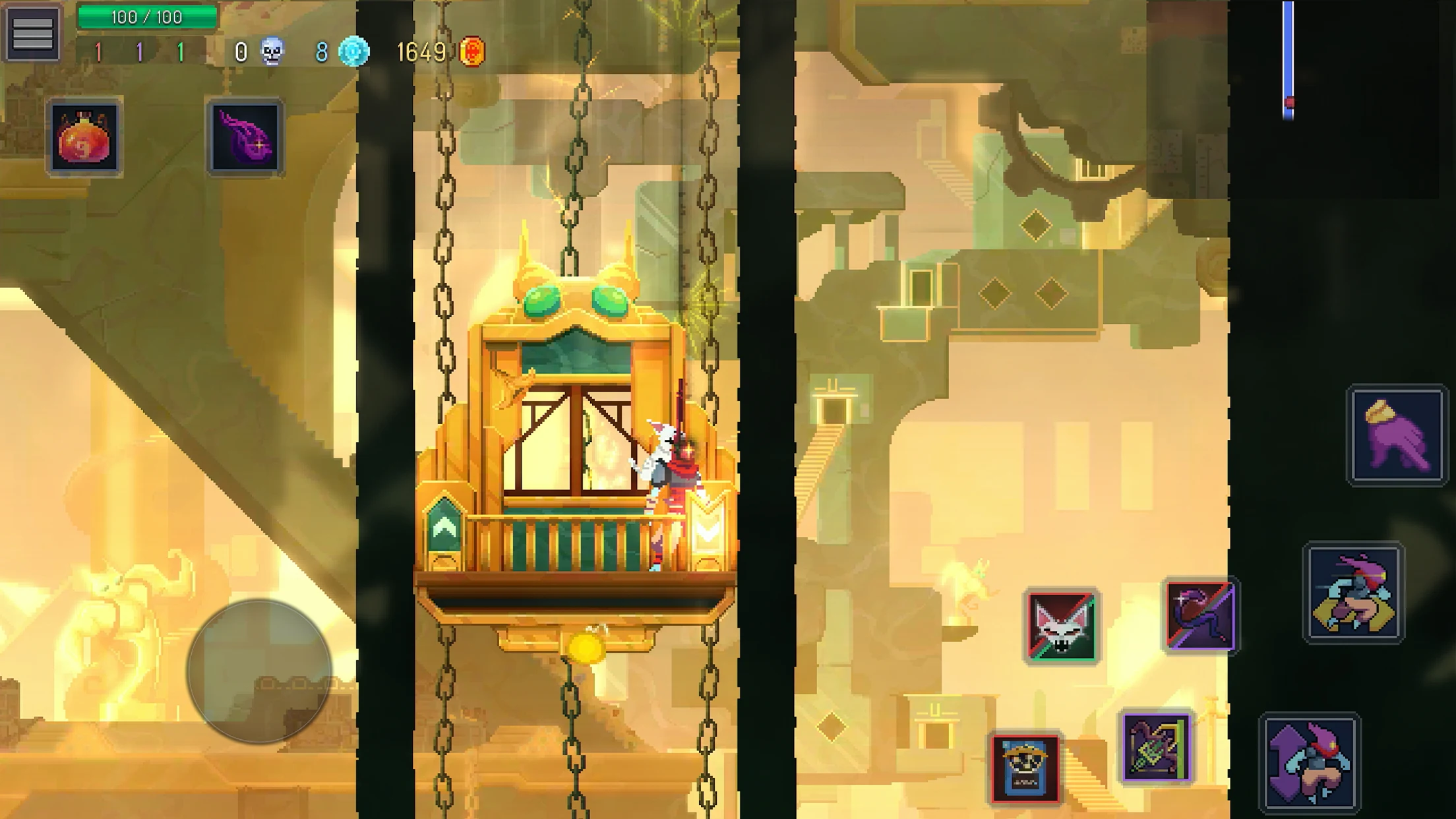Tap the cat skull skill icon
Viewport: 1456px width, 819px height.
point(1062,620)
